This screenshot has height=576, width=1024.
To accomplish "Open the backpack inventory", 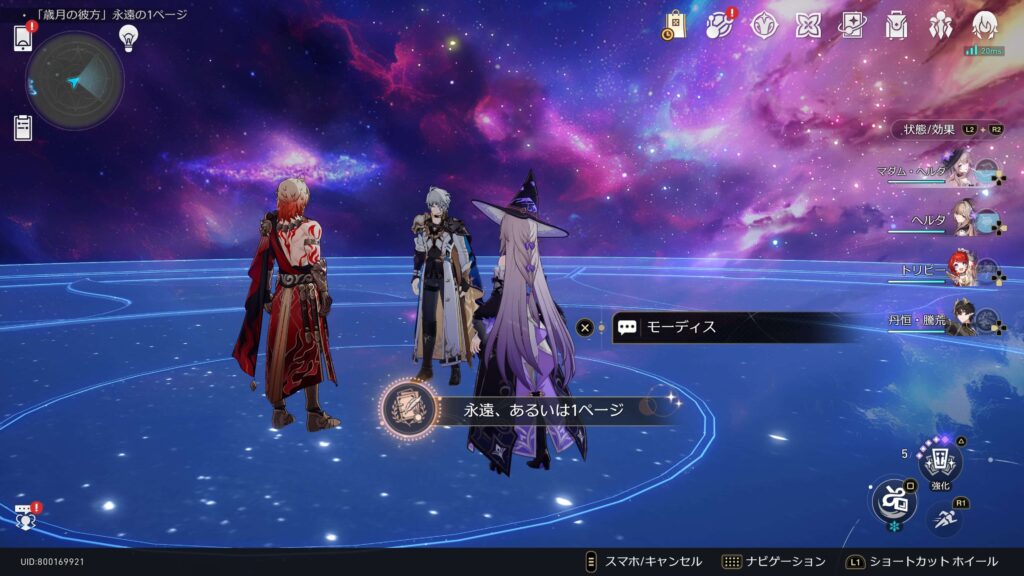I will point(896,25).
